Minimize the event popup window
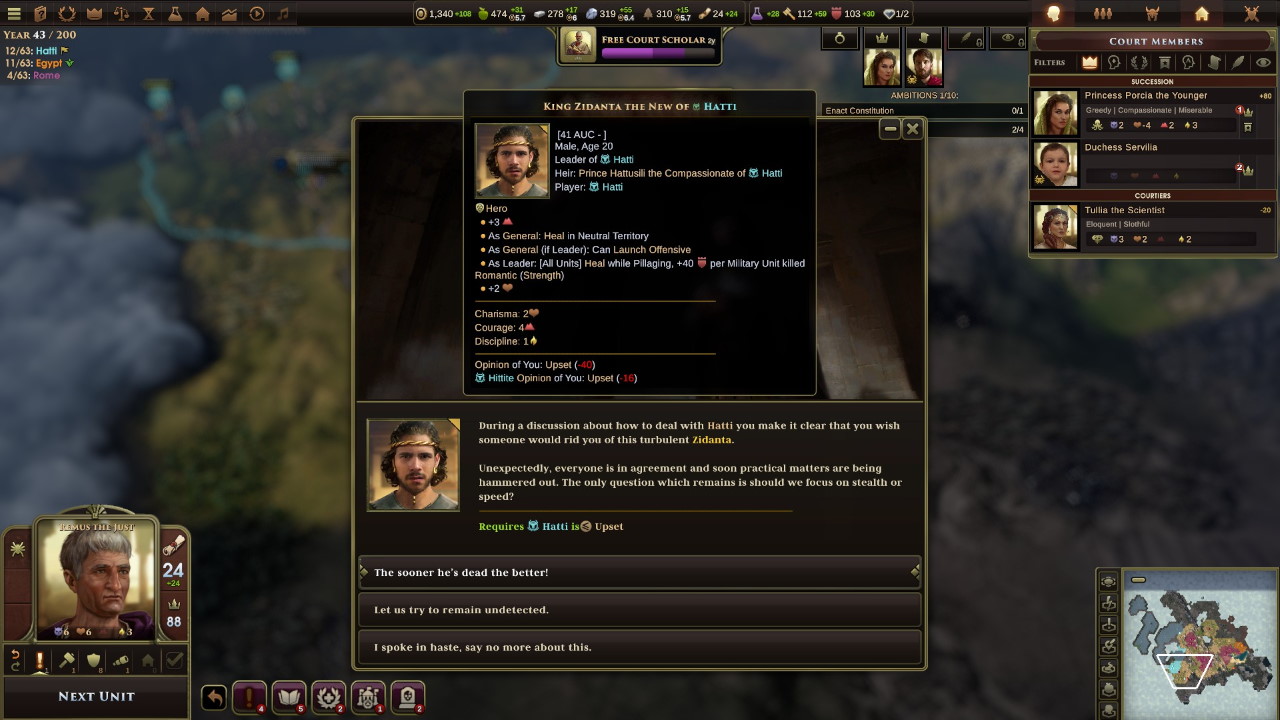 click(x=890, y=129)
